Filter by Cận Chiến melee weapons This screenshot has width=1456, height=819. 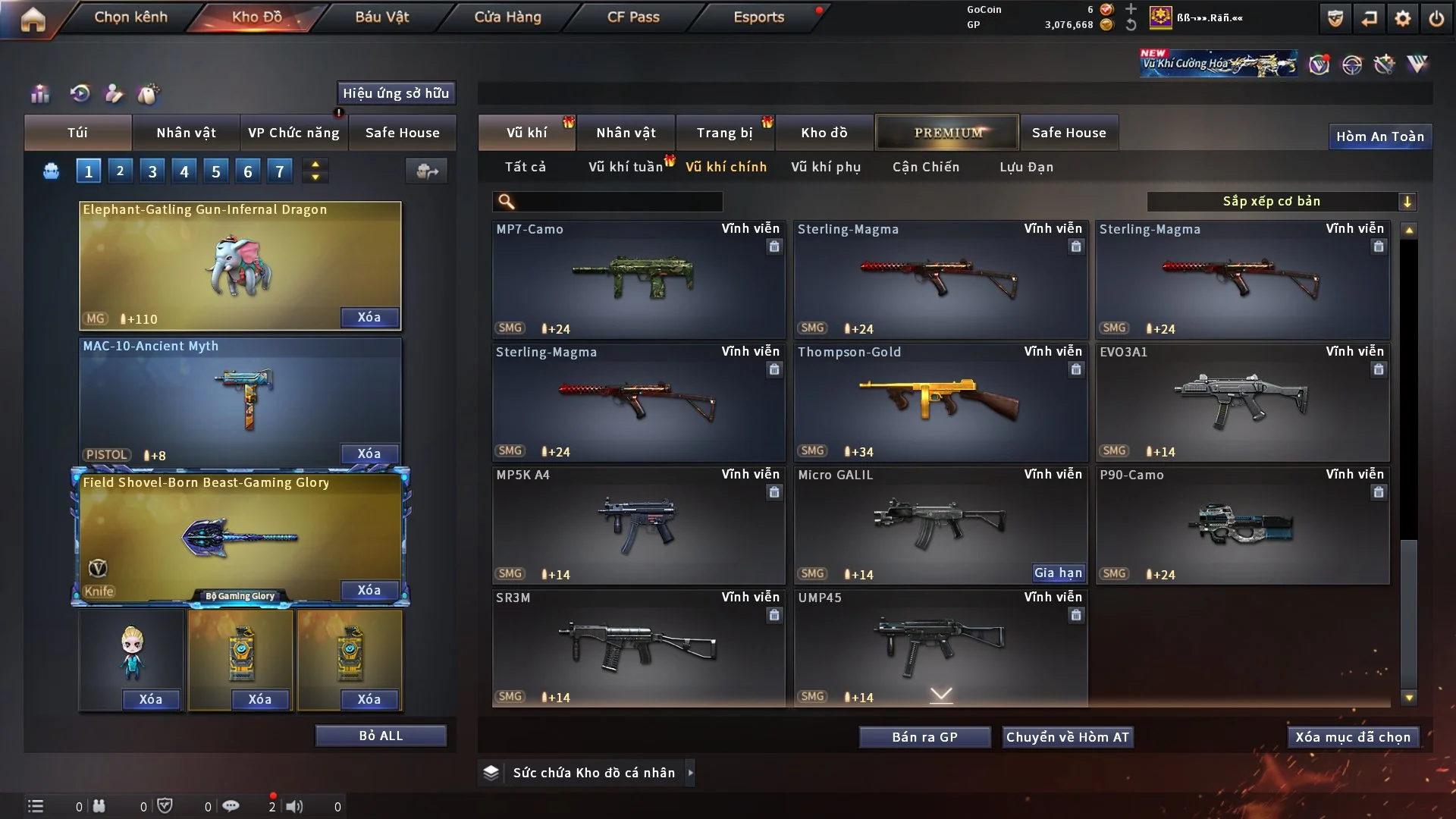[x=925, y=167]
